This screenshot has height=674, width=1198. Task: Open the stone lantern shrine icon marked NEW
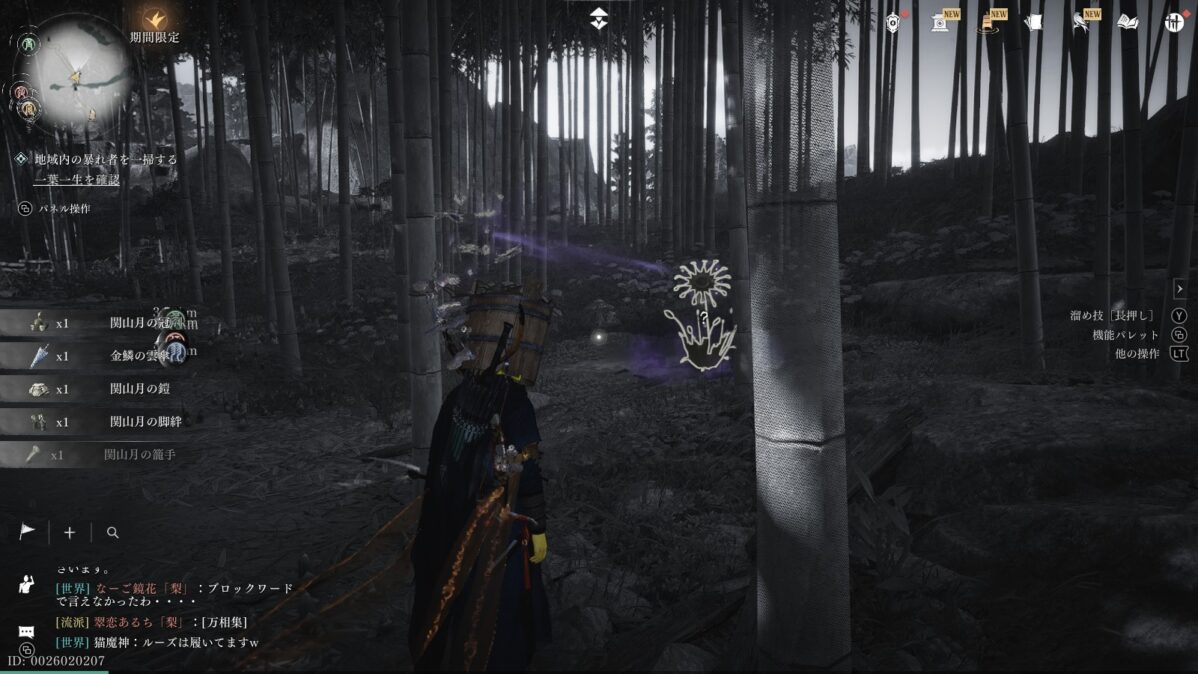tap(940, 21)
